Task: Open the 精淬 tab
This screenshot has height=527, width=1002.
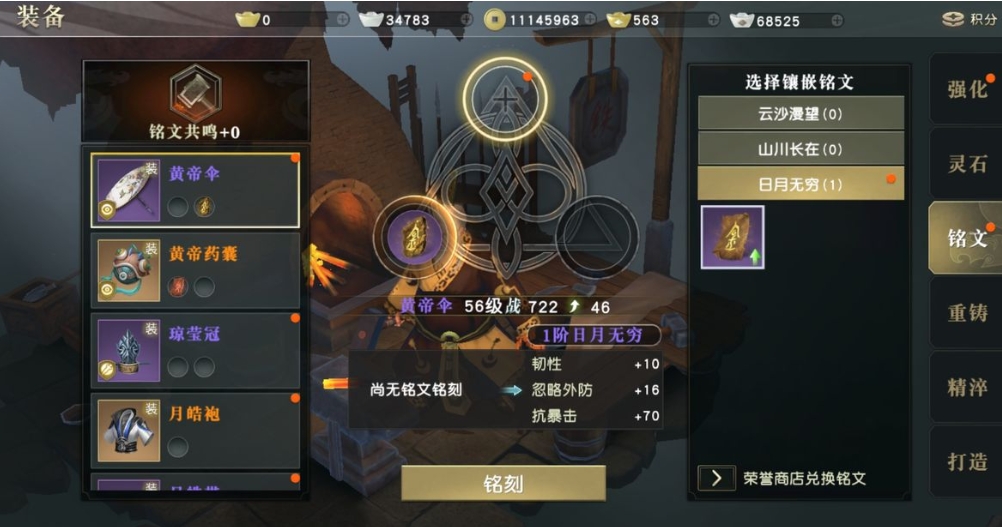Action: tap(966, 387)
